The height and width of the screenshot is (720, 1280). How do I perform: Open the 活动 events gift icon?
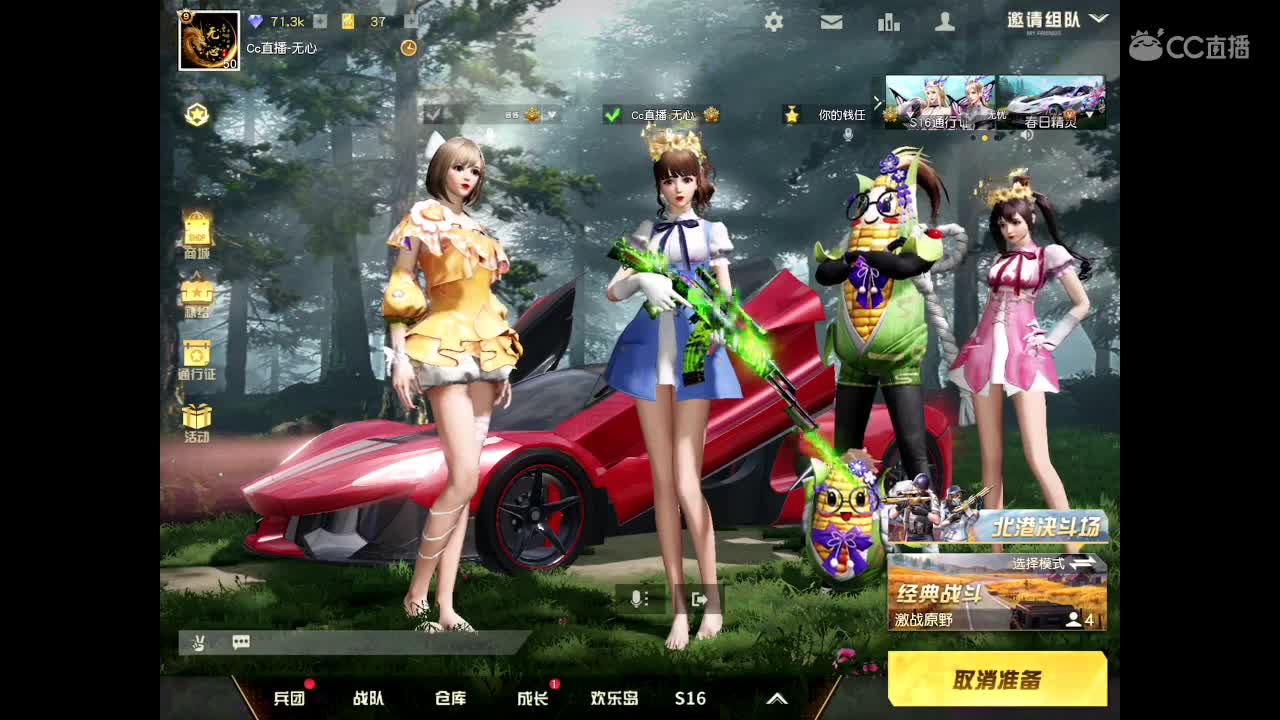197,420
